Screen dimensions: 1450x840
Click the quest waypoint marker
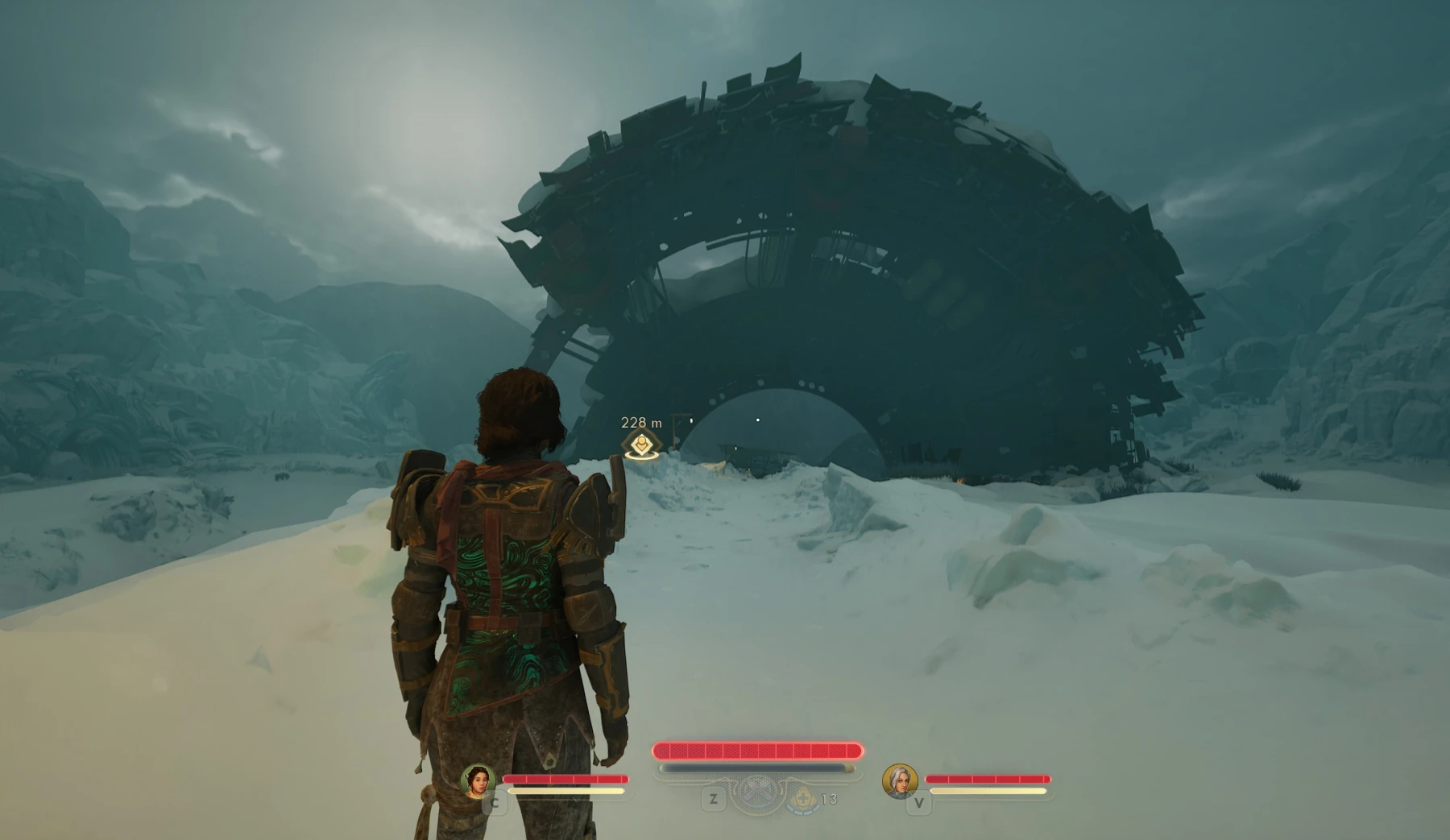pyautogui.click(x=641, y=445)
